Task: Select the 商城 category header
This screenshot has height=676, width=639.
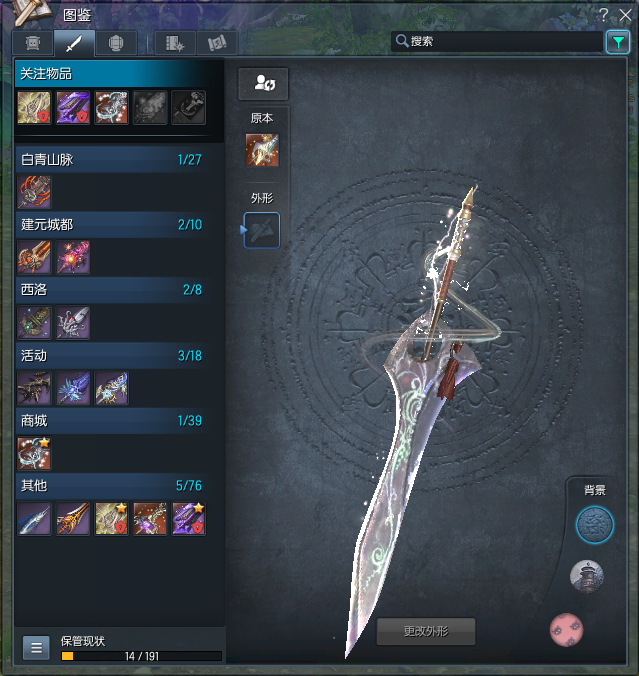Action: click(x=111, y=420)
